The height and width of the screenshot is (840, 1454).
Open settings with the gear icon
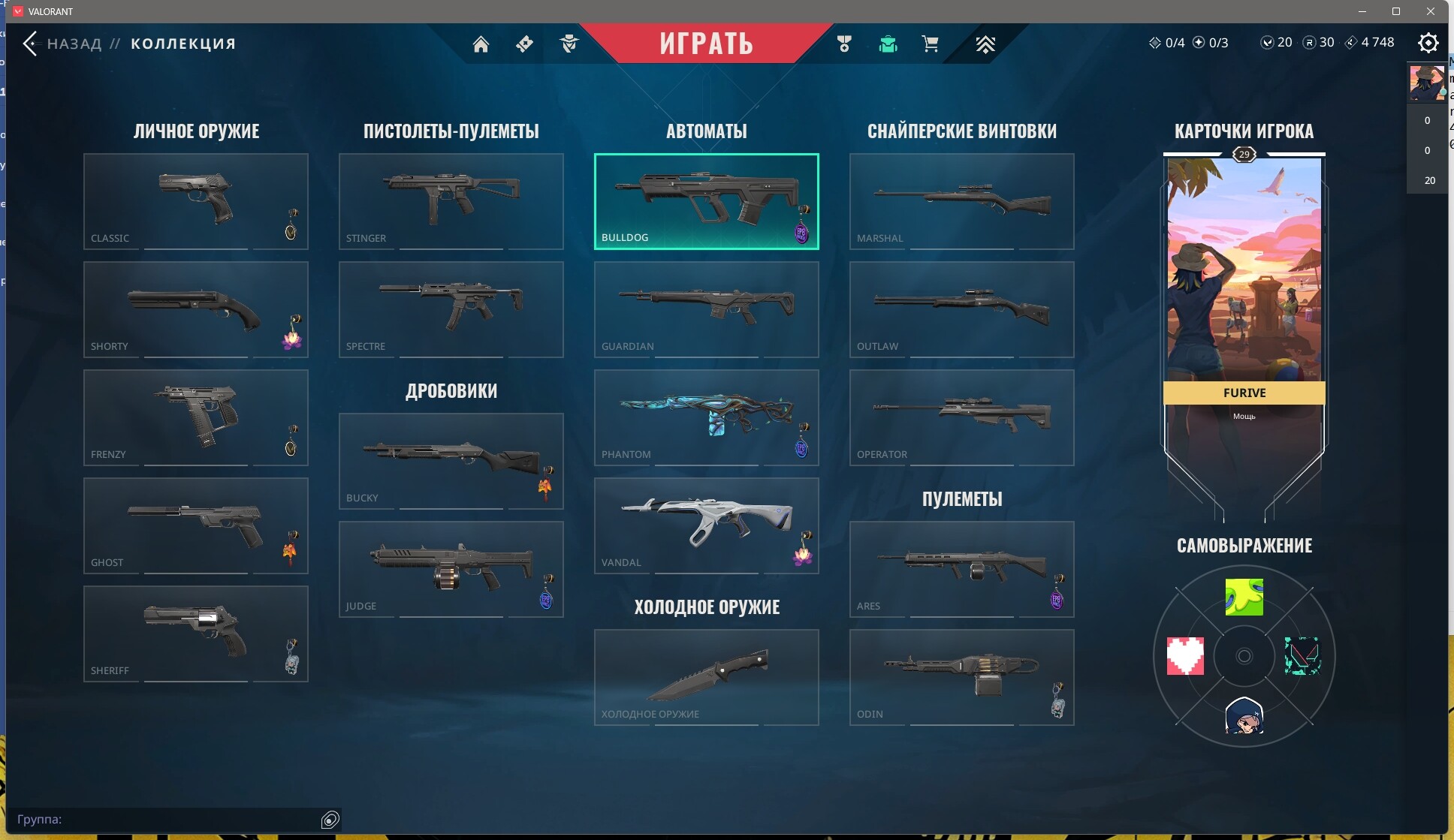click(x=1428, y=43)
